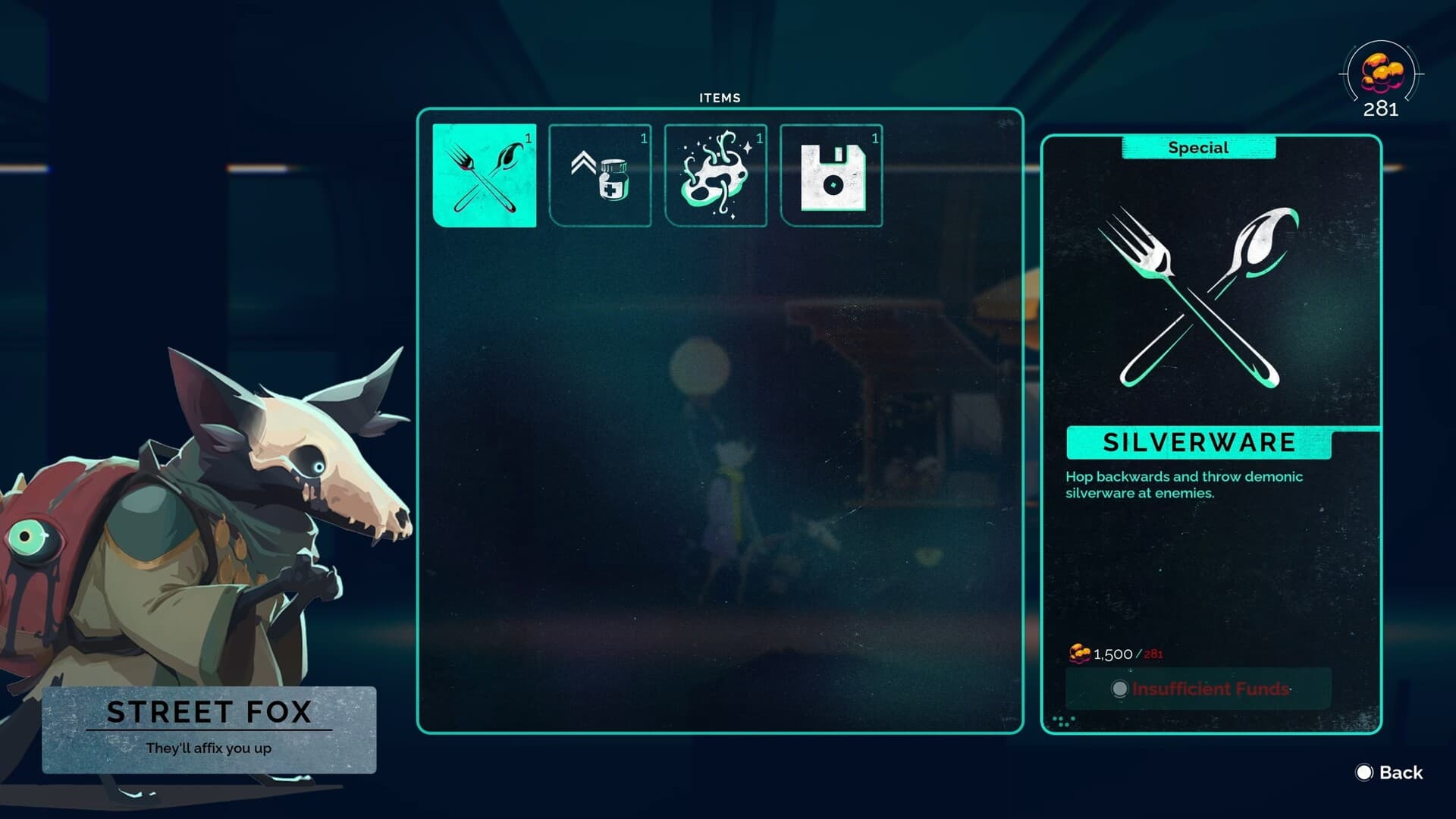
Task: Click the SILVERWARE title bar
Action: click(1197, 442)
